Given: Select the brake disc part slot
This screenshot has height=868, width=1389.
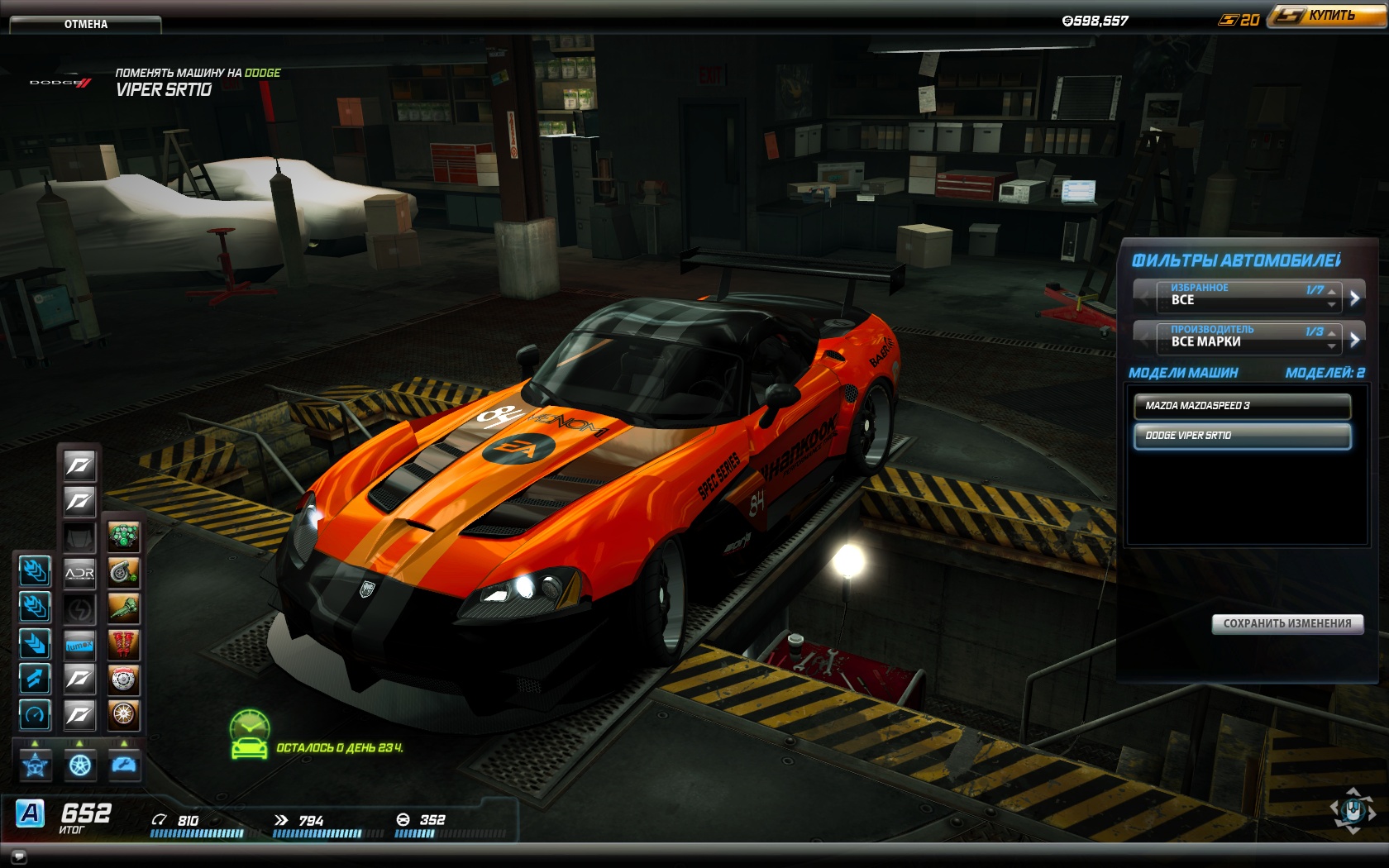Looking at the screenshot, I should tap(124, 680).
